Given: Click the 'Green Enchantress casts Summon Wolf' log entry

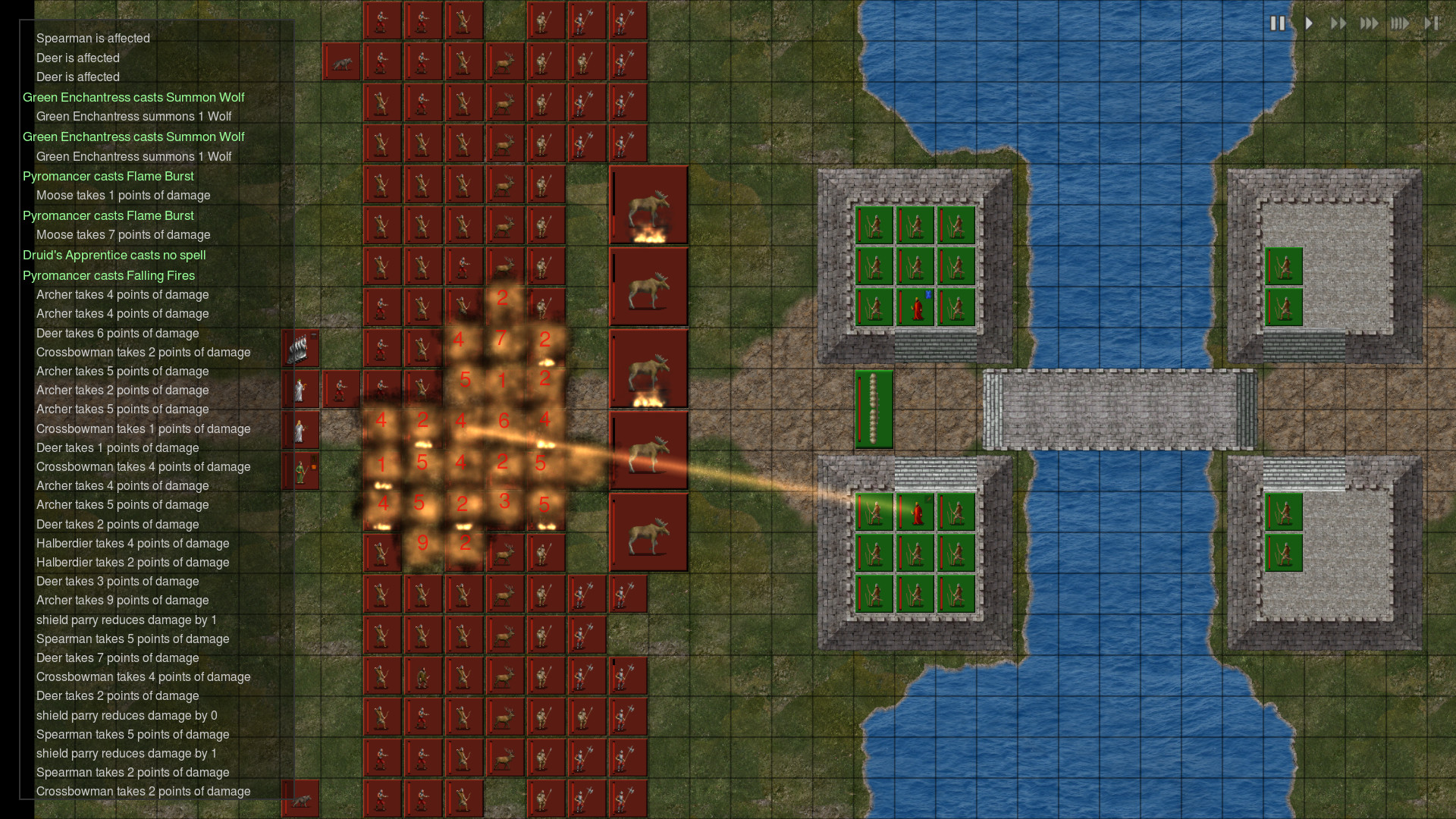Looking at the screenshot, I should tap(133, 97).
